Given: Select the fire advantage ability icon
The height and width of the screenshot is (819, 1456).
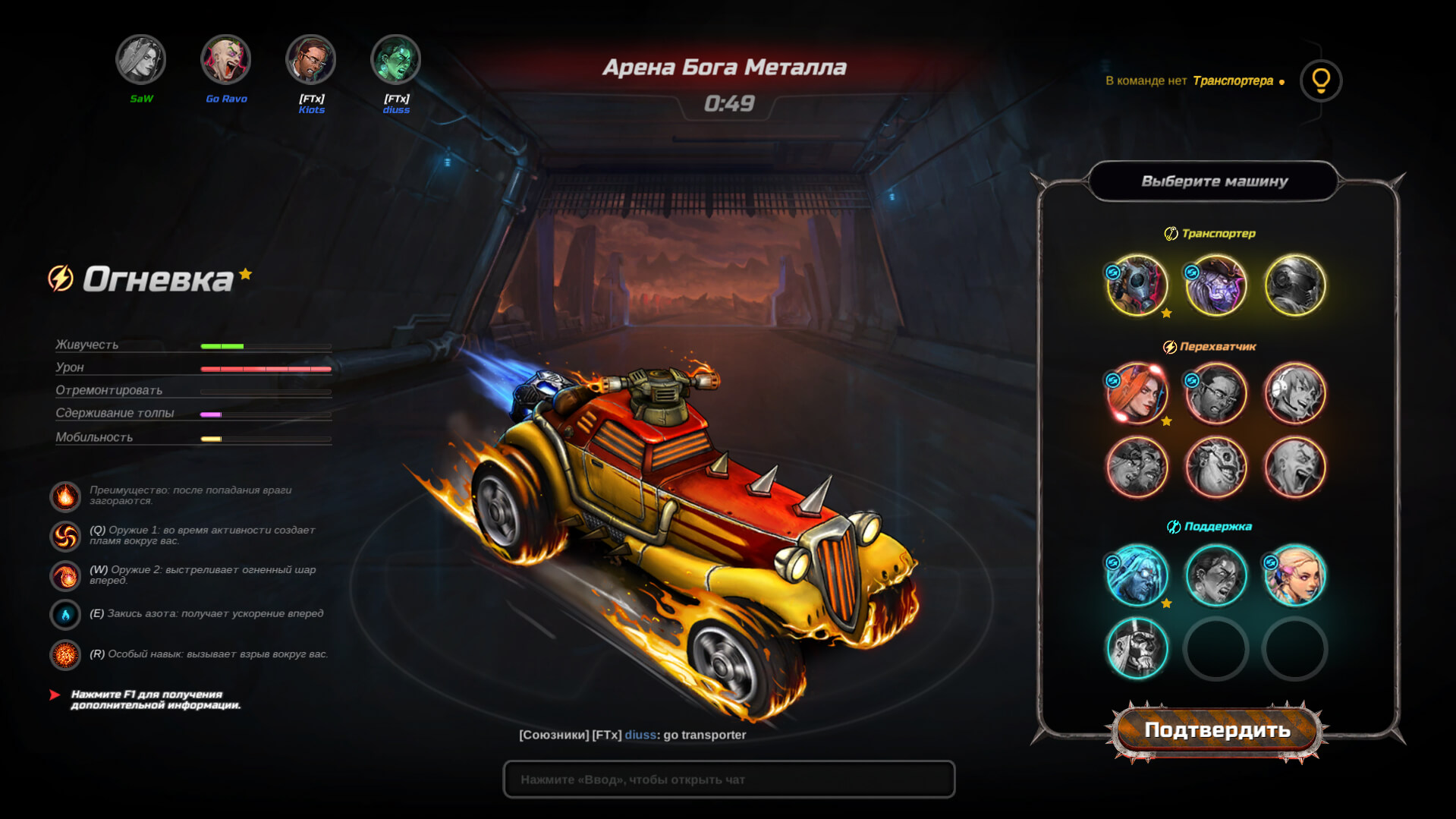Looking at the screenshot, I should pos(65,496).
